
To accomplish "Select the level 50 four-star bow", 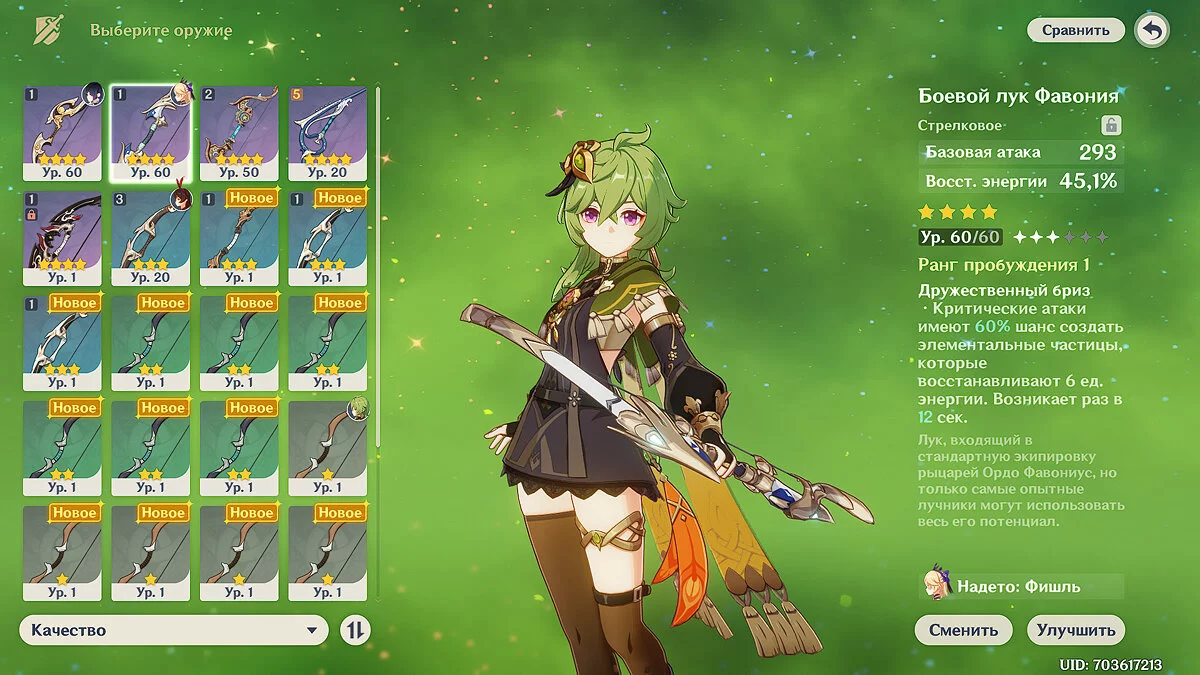I will (x=238, y=133).
